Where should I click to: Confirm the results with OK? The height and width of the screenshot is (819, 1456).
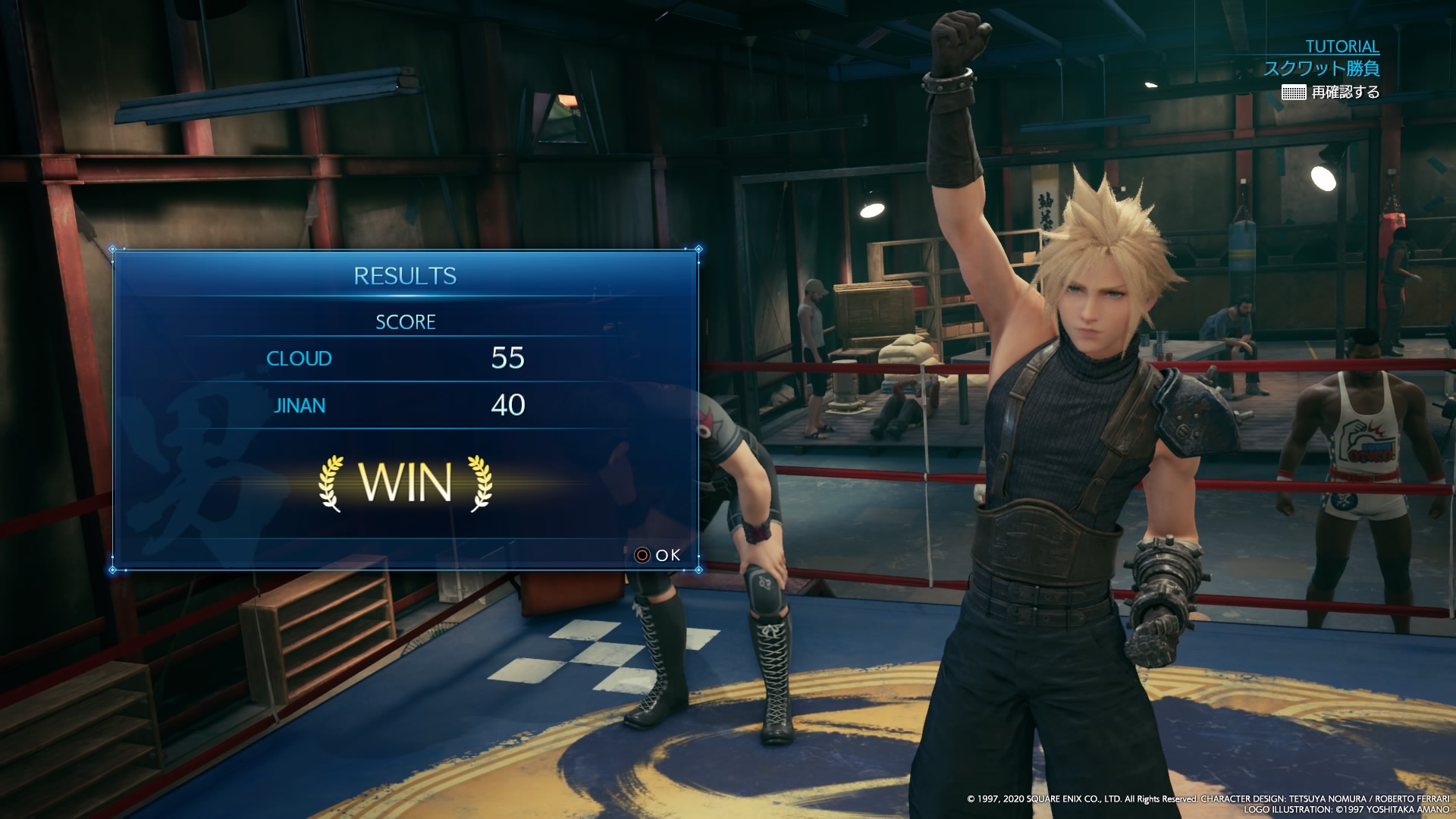[658, 555]
